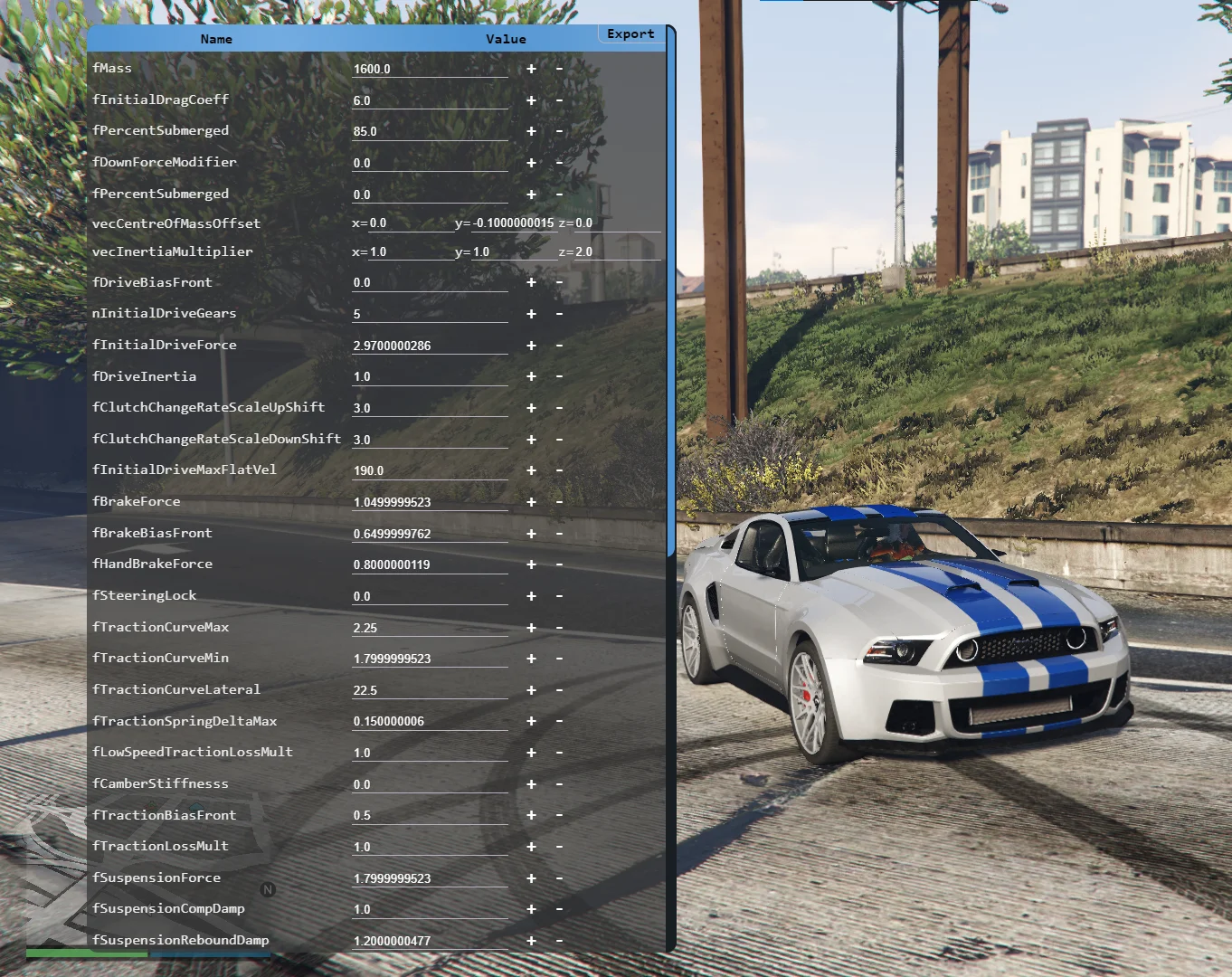Edit the fBrakeForce value field
Screen dimensions: 1232x977
[x=429, y=502]
